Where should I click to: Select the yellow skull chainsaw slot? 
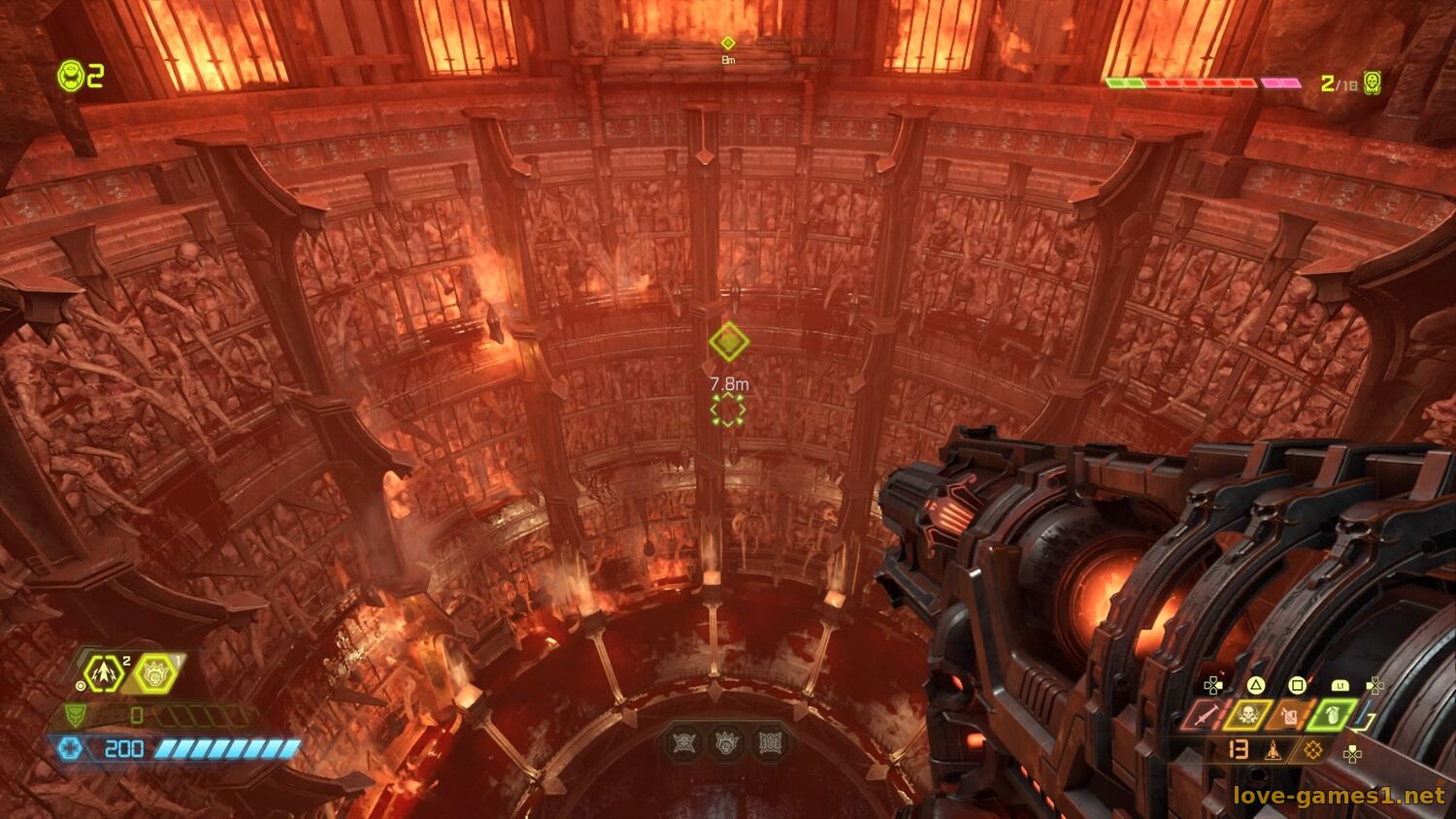[1246, 716]
